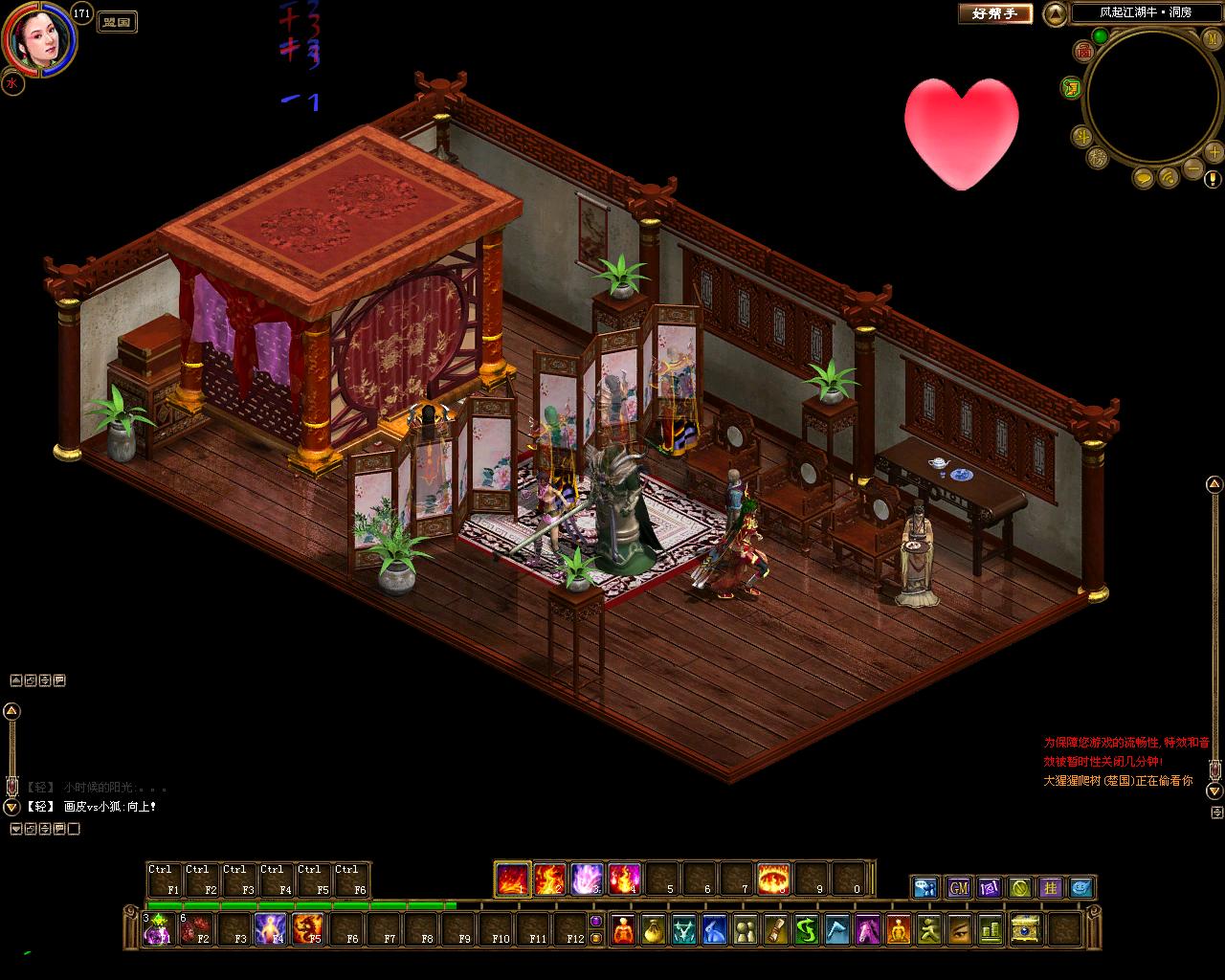
Task: Click the eye icon on the bottom menu bar
Action: pyautogui.click(x=960, y=929)
